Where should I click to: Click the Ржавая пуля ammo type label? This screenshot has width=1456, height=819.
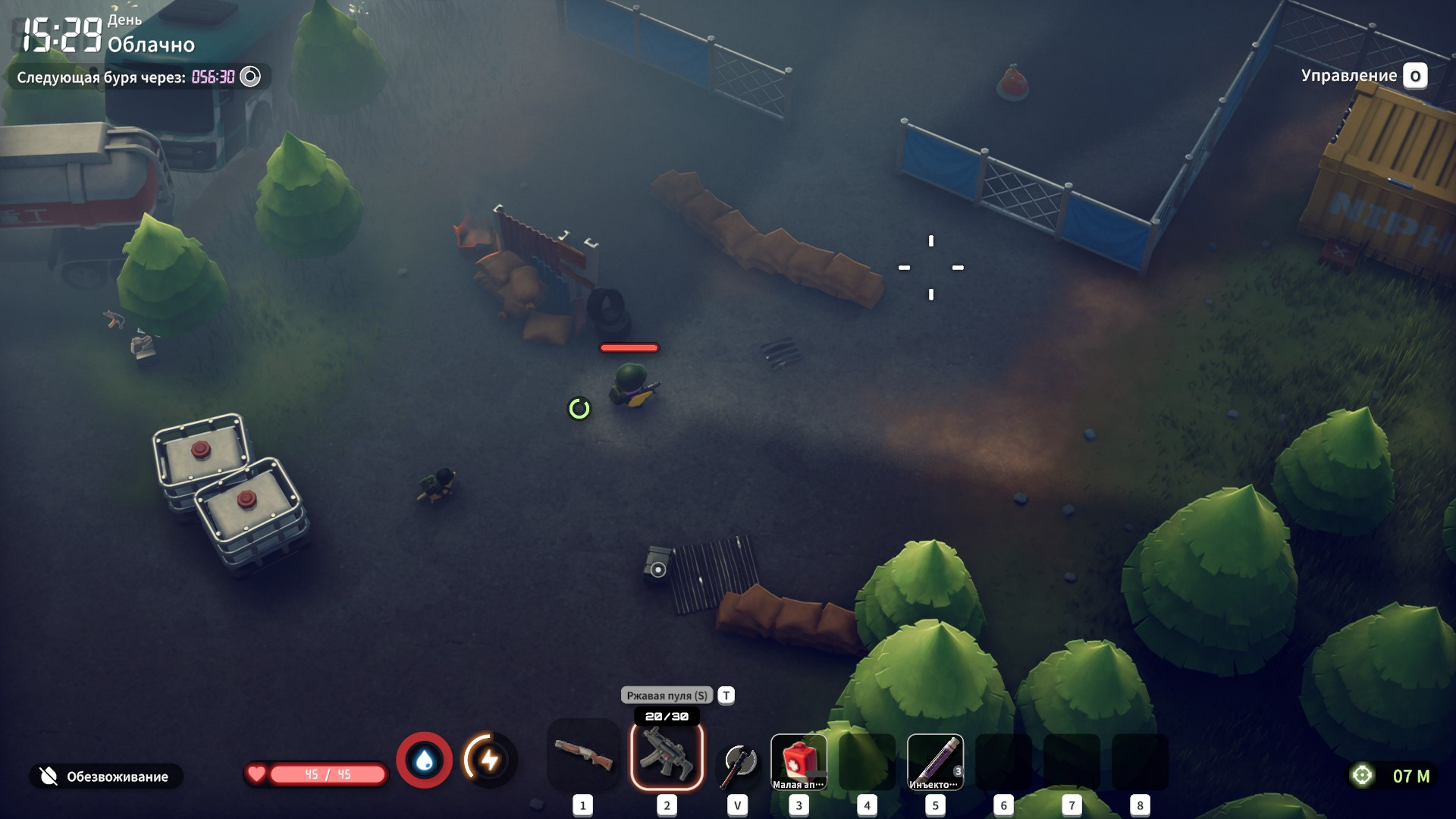pyautogui.click(x=667, y=695)
